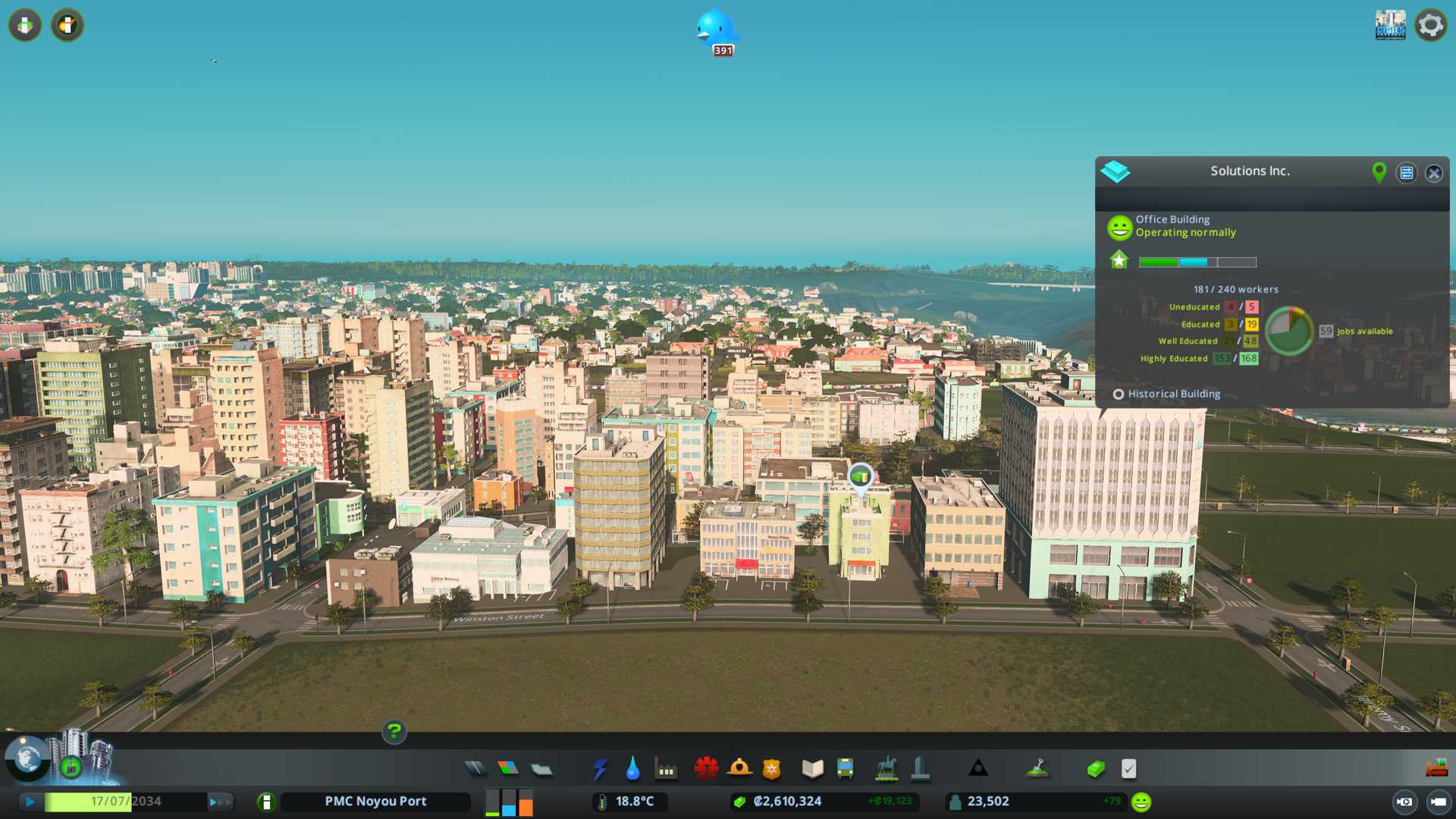
Task: Open the Districts tool menu
Action: tap(541, 769)
